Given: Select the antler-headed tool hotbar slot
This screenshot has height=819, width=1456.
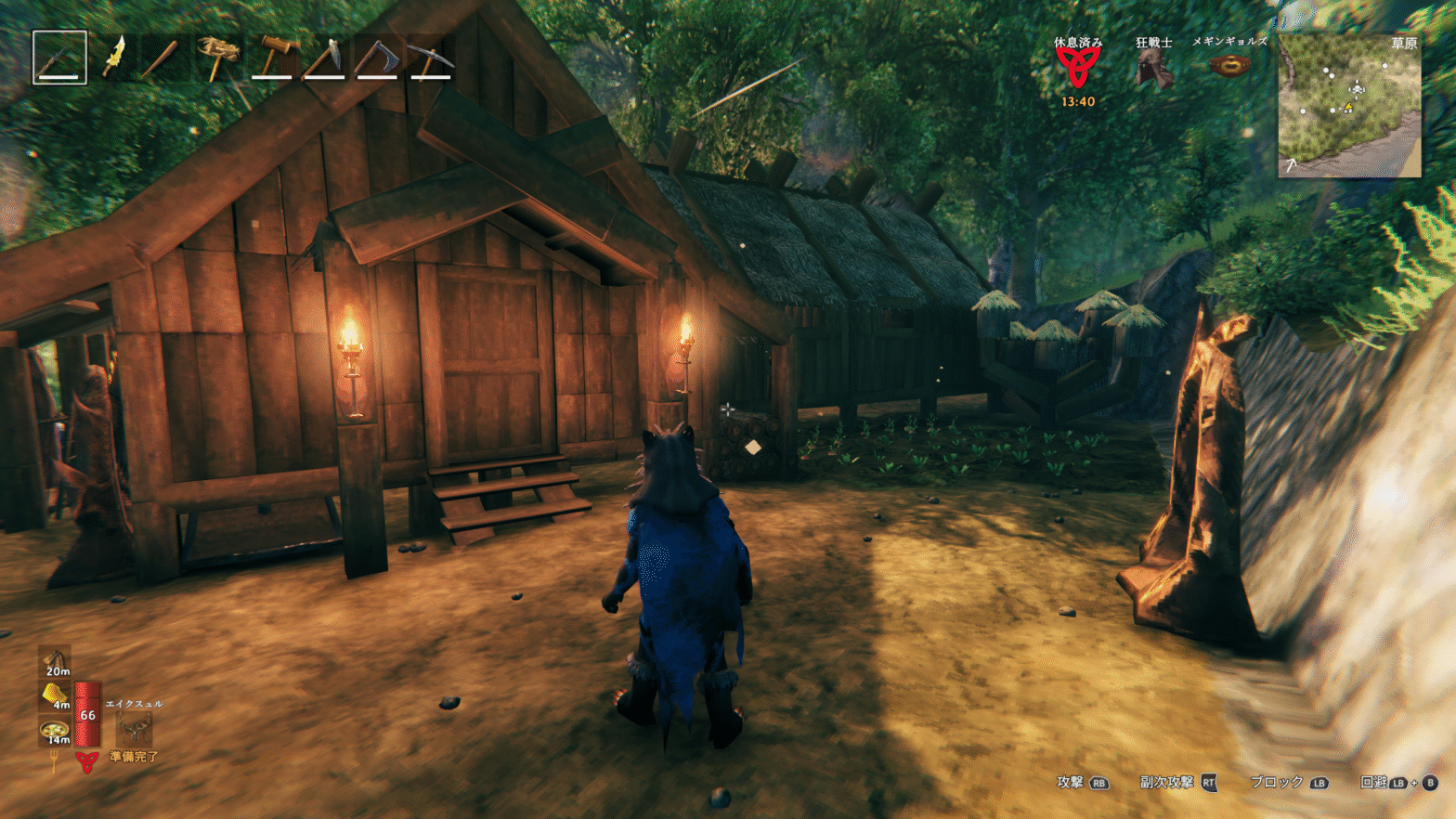Looking at the screenshot, I should tap(218, 58).
